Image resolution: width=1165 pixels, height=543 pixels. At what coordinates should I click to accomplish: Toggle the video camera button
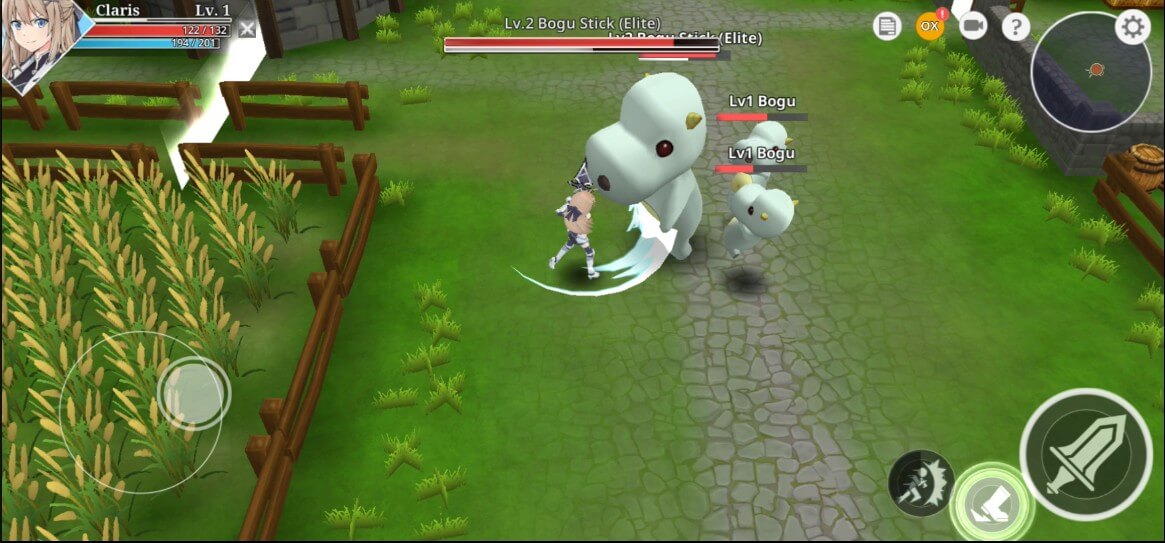pyautogui.click(x=972, y=26)
